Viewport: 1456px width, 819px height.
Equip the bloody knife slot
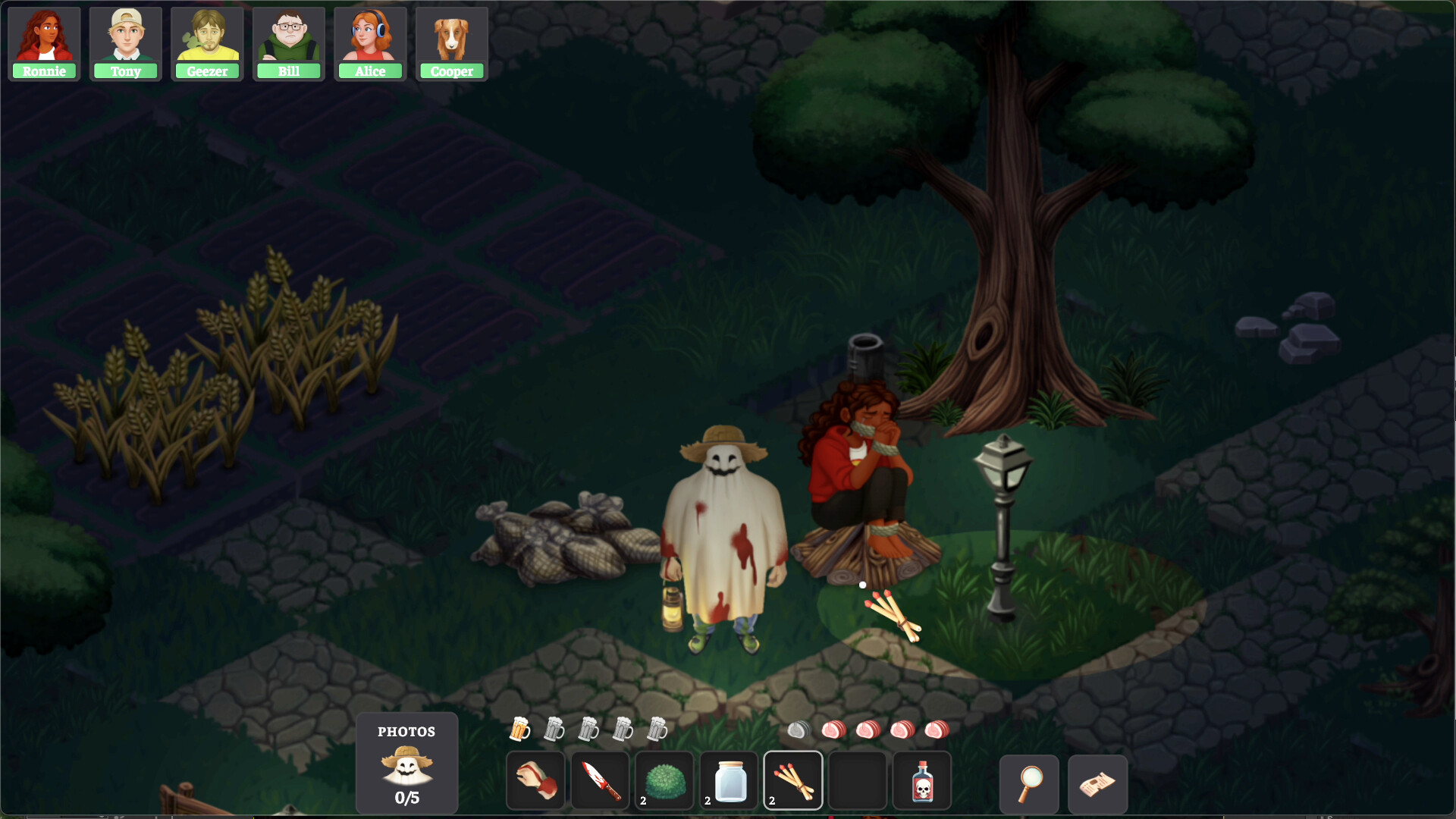601,781
